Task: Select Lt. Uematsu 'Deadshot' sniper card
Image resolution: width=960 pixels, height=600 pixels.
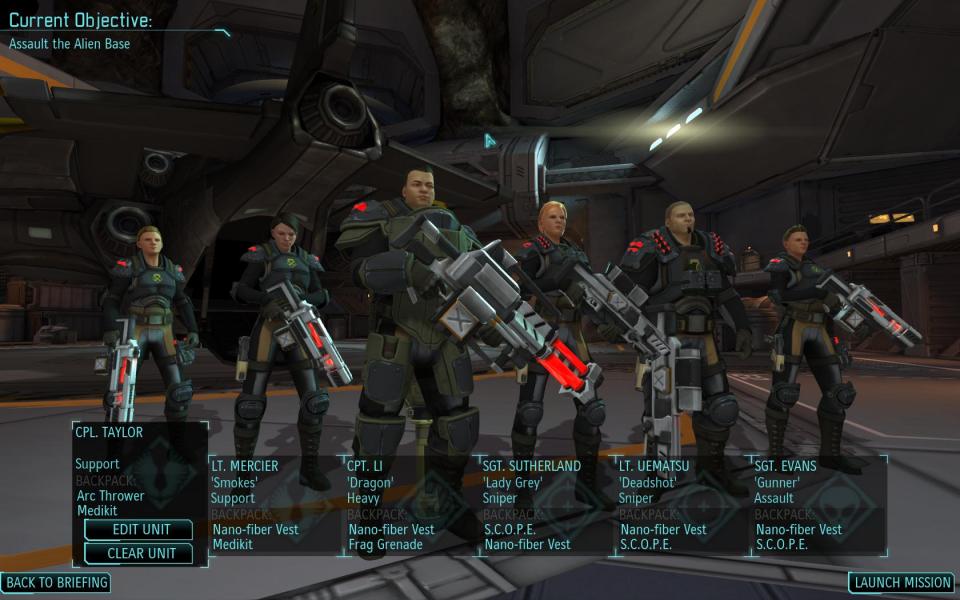Action: pos(682,505)
